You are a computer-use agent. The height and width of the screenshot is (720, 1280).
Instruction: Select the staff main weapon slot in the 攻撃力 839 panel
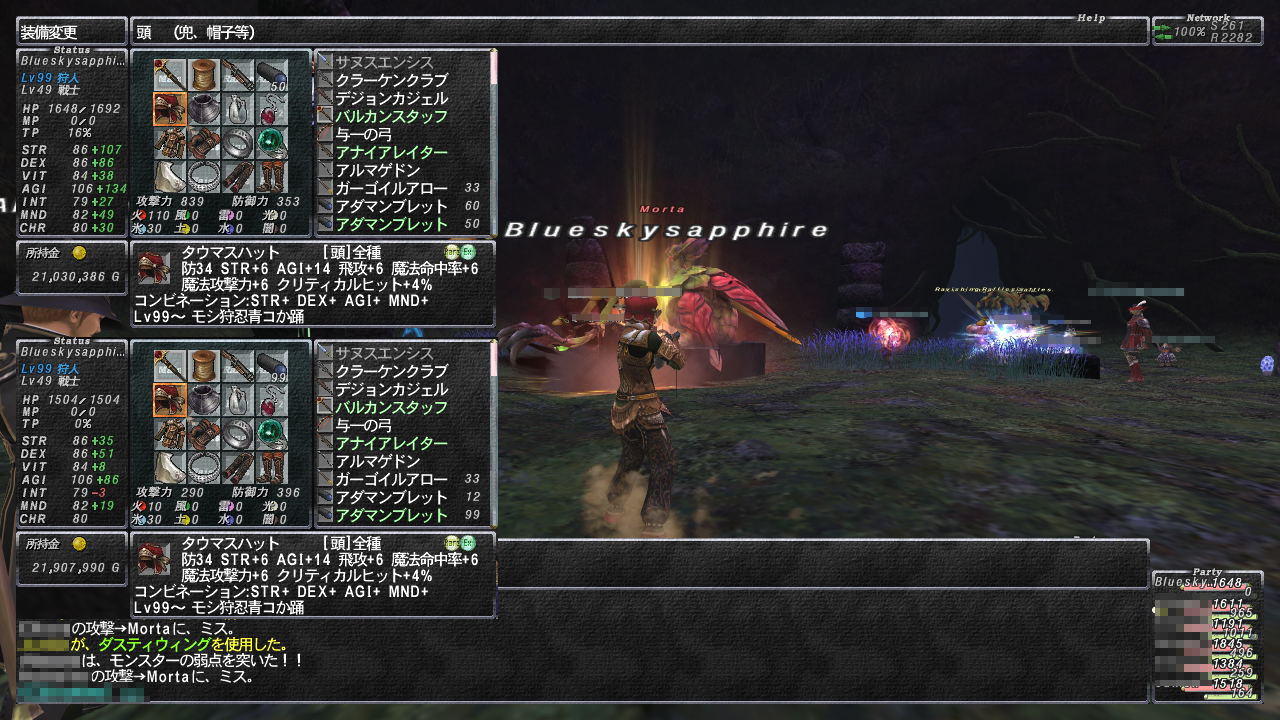[x=169, y=75]
